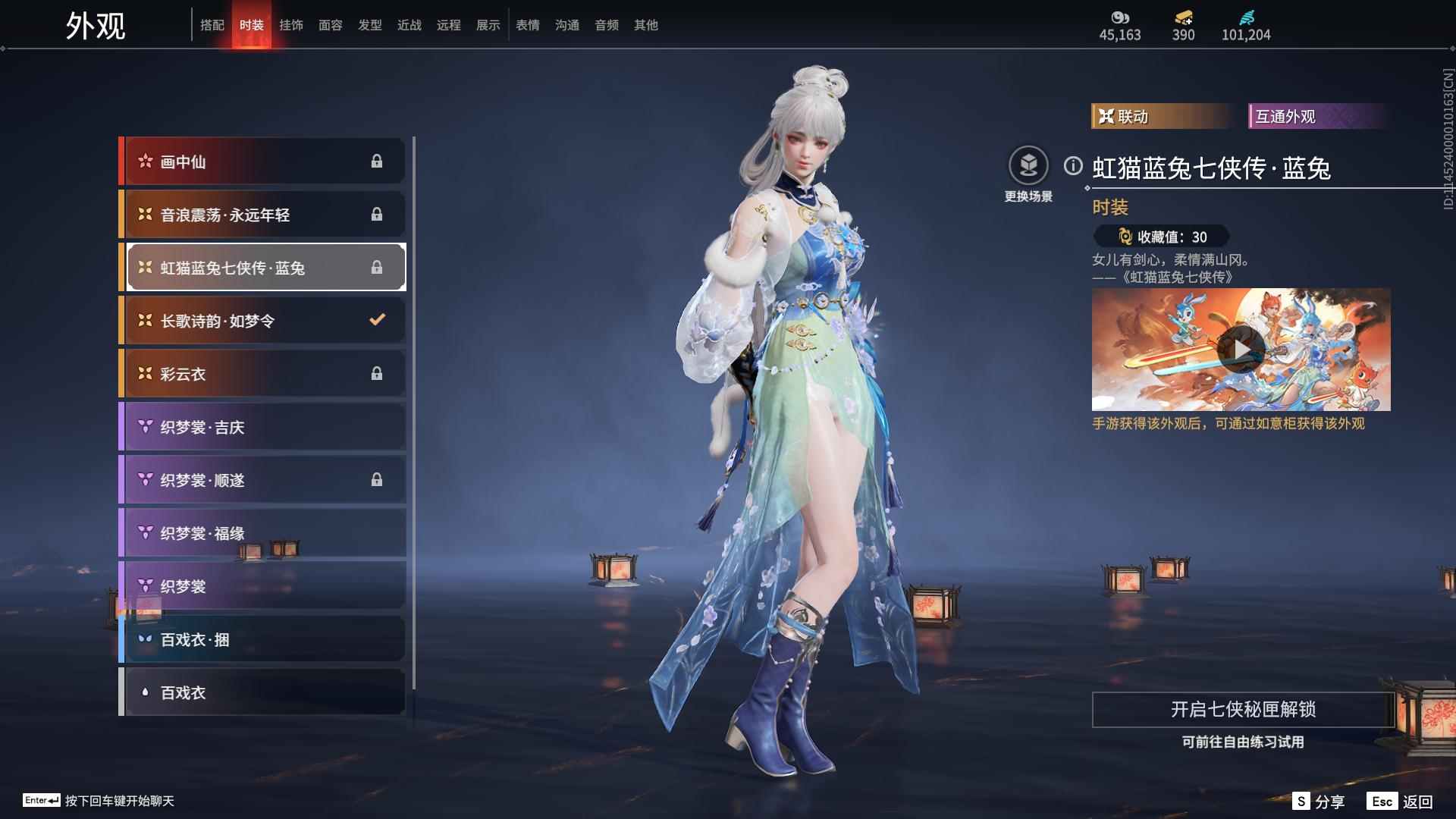Open the 挂饰 tab
The width and height of the screenshot is (1456, 819).
click(291, 25)
